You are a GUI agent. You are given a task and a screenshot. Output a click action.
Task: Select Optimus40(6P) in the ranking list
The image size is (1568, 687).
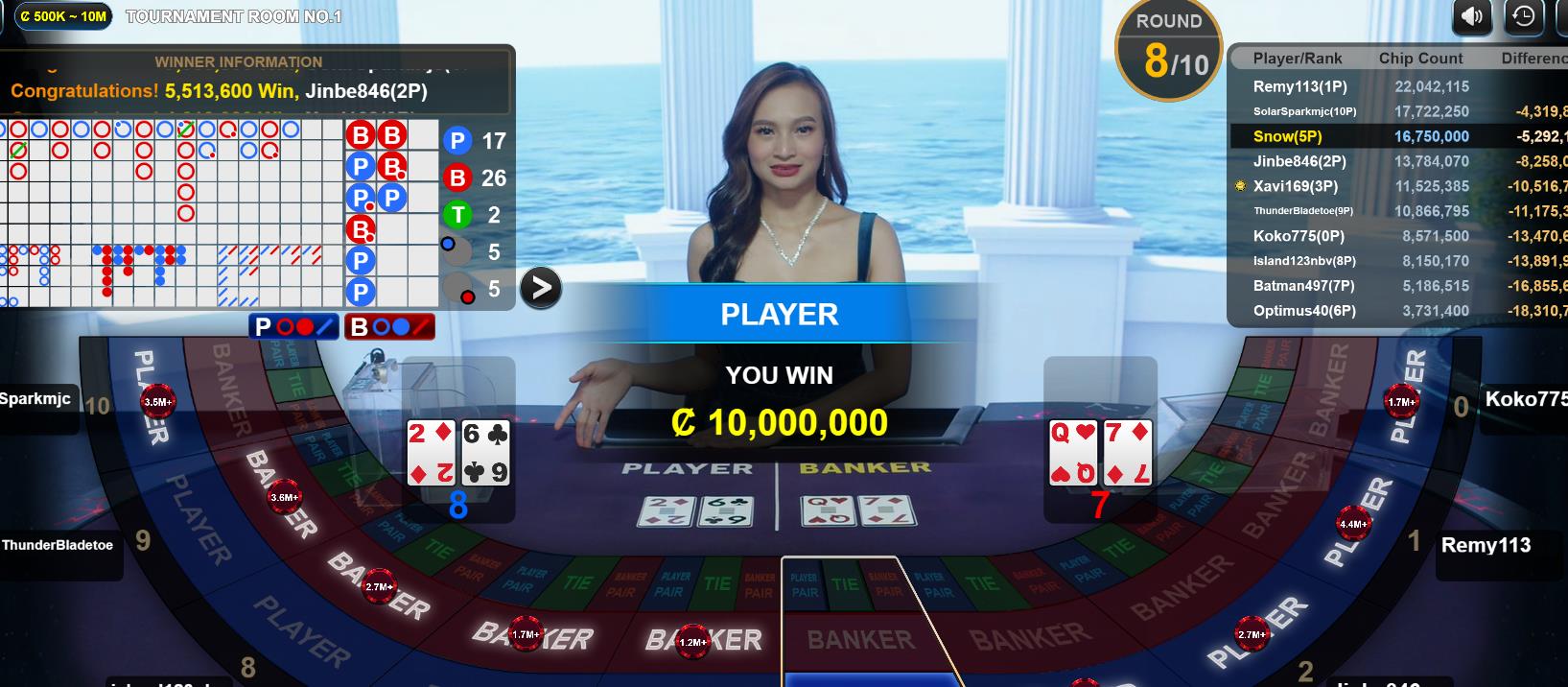[x=1304, y=311]
